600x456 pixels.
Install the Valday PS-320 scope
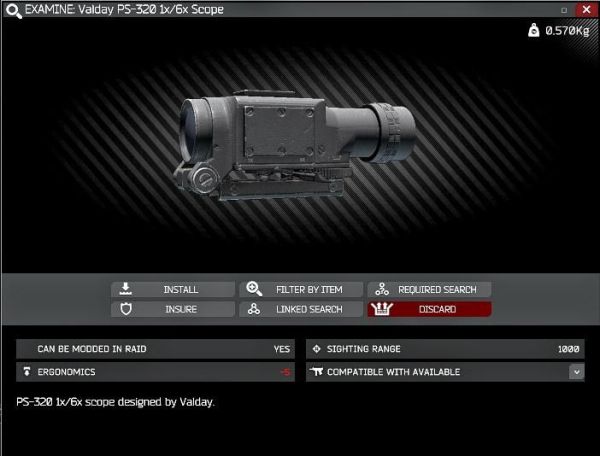[173, 289]
